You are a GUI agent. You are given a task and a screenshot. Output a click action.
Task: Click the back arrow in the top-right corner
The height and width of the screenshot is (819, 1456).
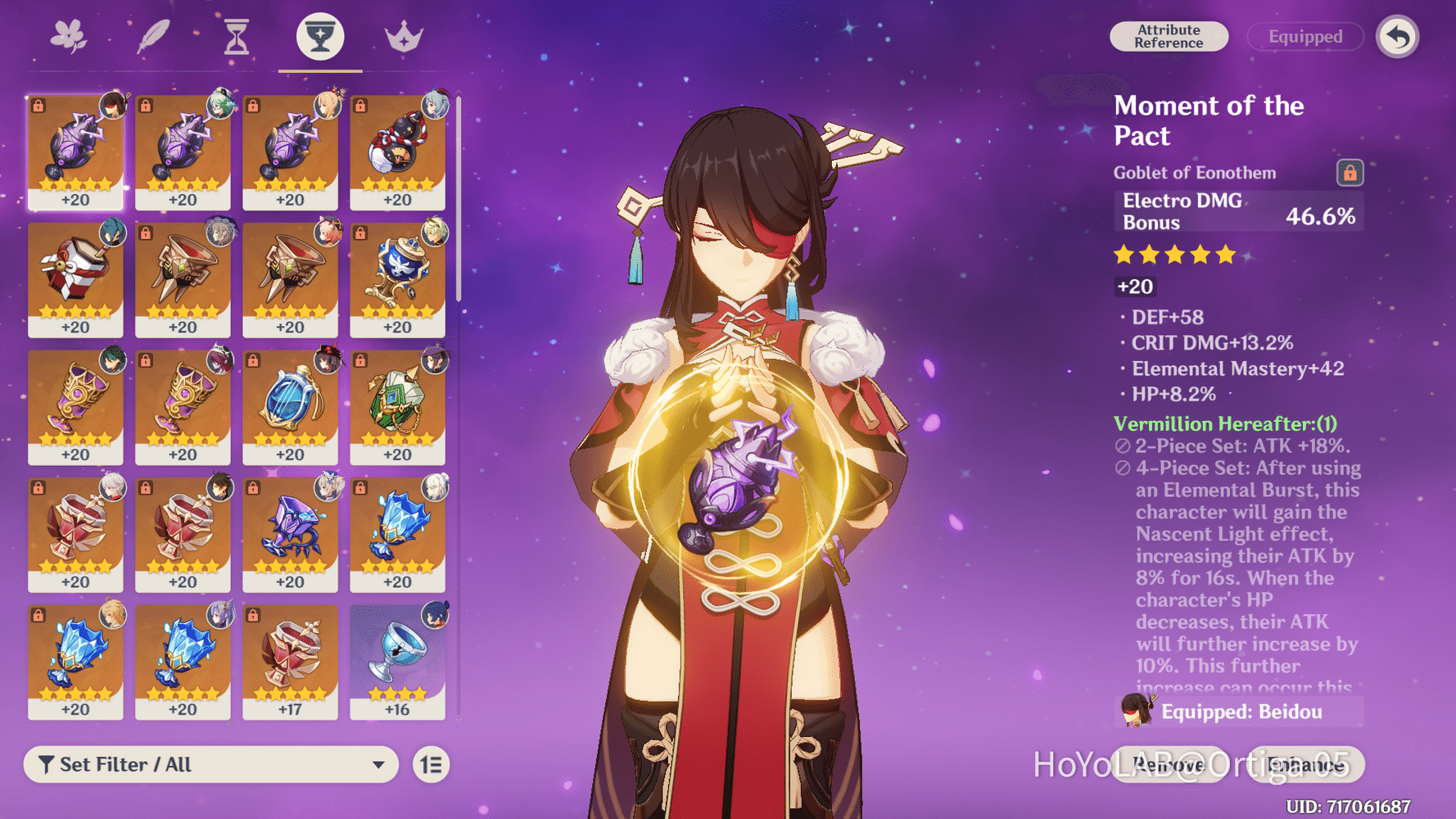1397,36
